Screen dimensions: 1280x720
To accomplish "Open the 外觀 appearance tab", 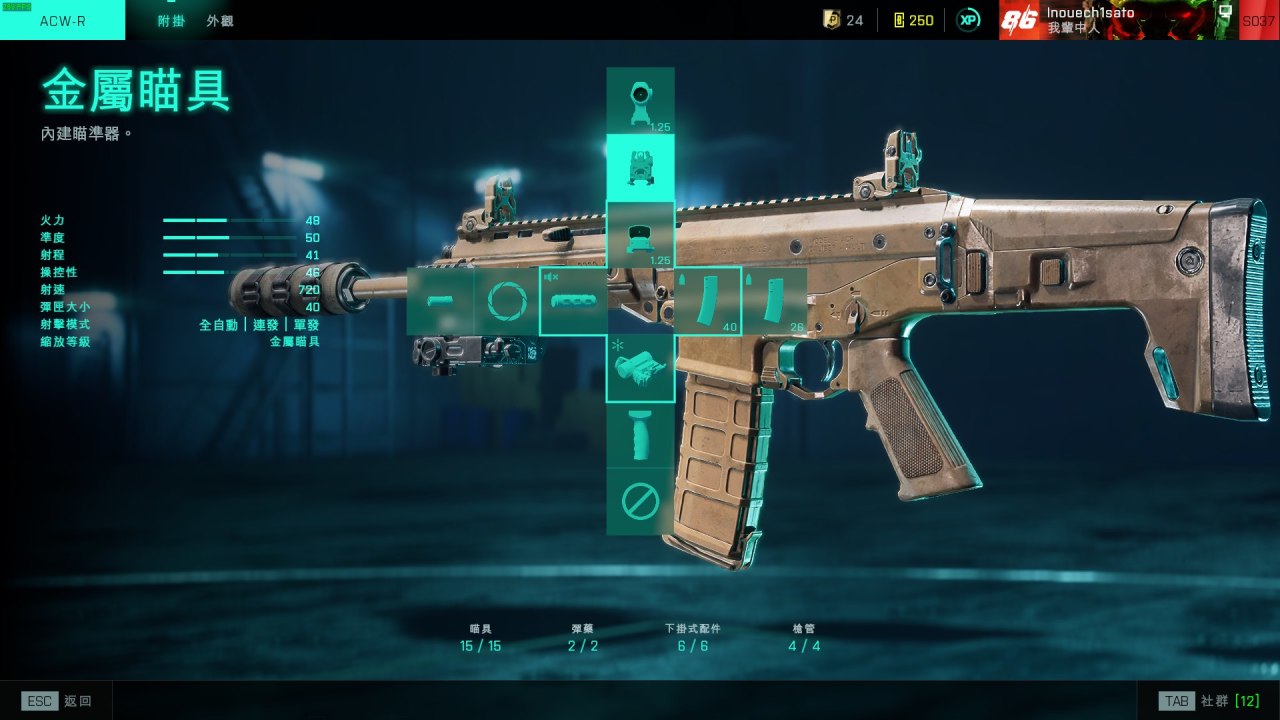I will (x=220, y=20).
